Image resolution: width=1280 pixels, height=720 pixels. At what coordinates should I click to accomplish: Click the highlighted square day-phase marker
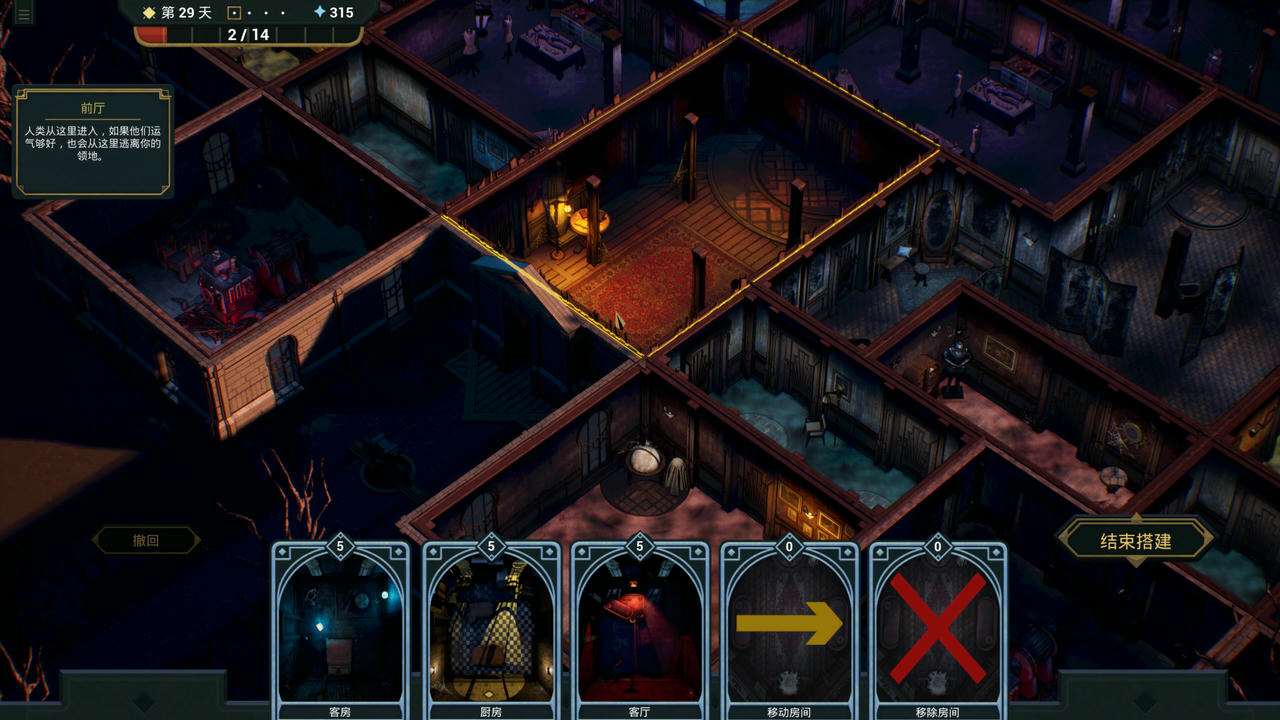tap(232, 12)
